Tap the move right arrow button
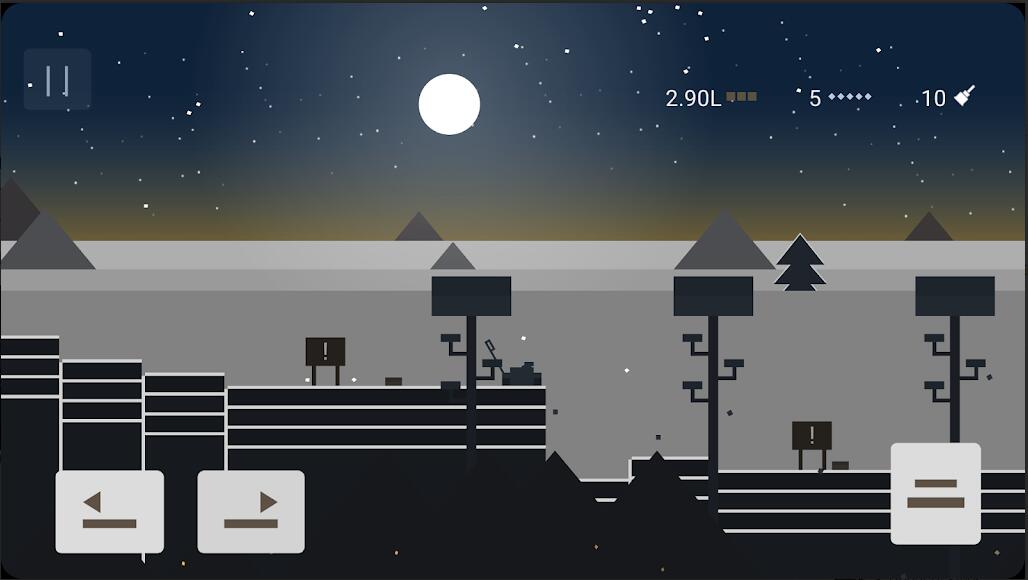1028x580 pixels. point(251,511)
